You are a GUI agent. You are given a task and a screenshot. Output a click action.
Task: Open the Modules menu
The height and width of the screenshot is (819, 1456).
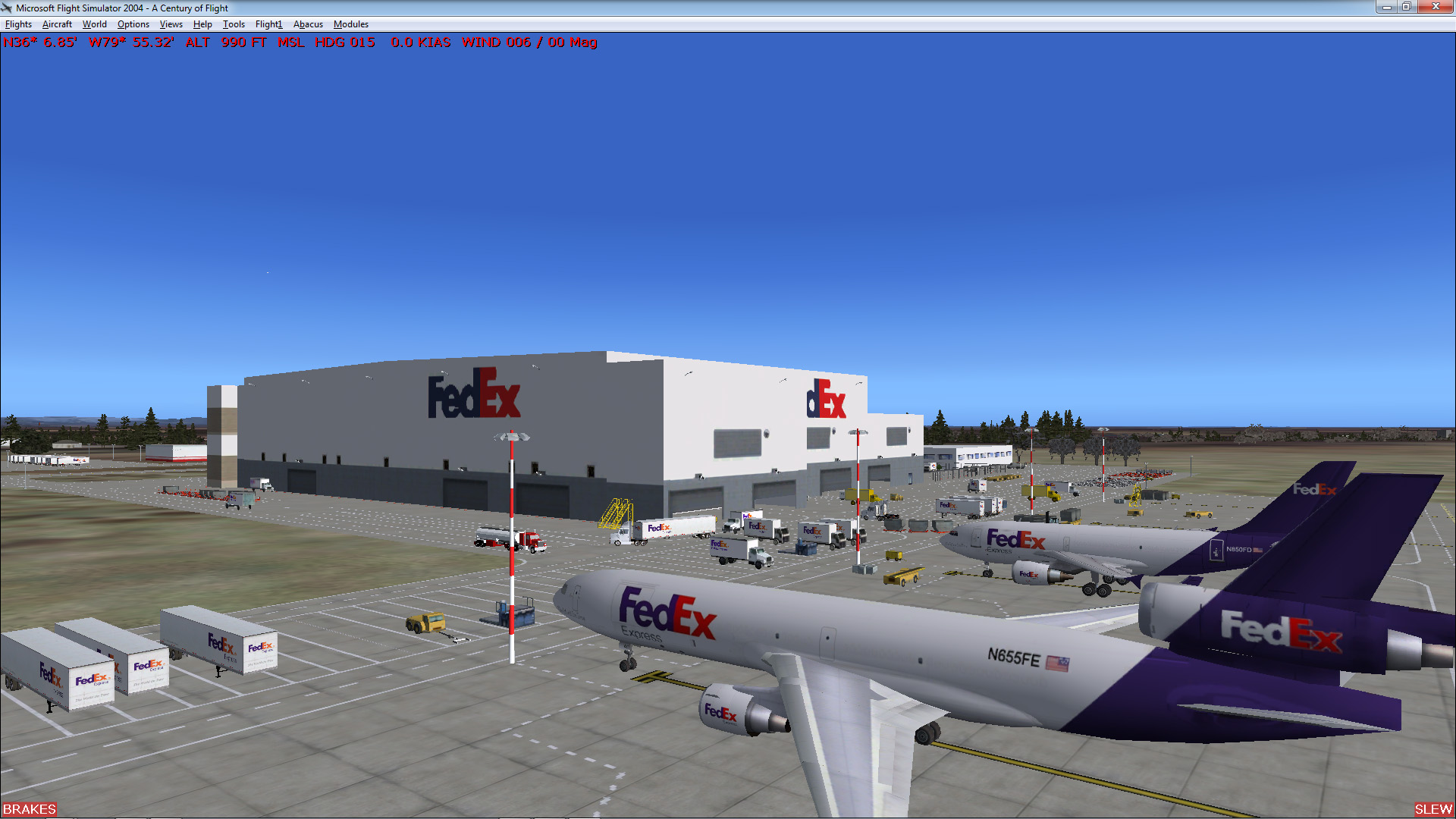coord(350,24)
